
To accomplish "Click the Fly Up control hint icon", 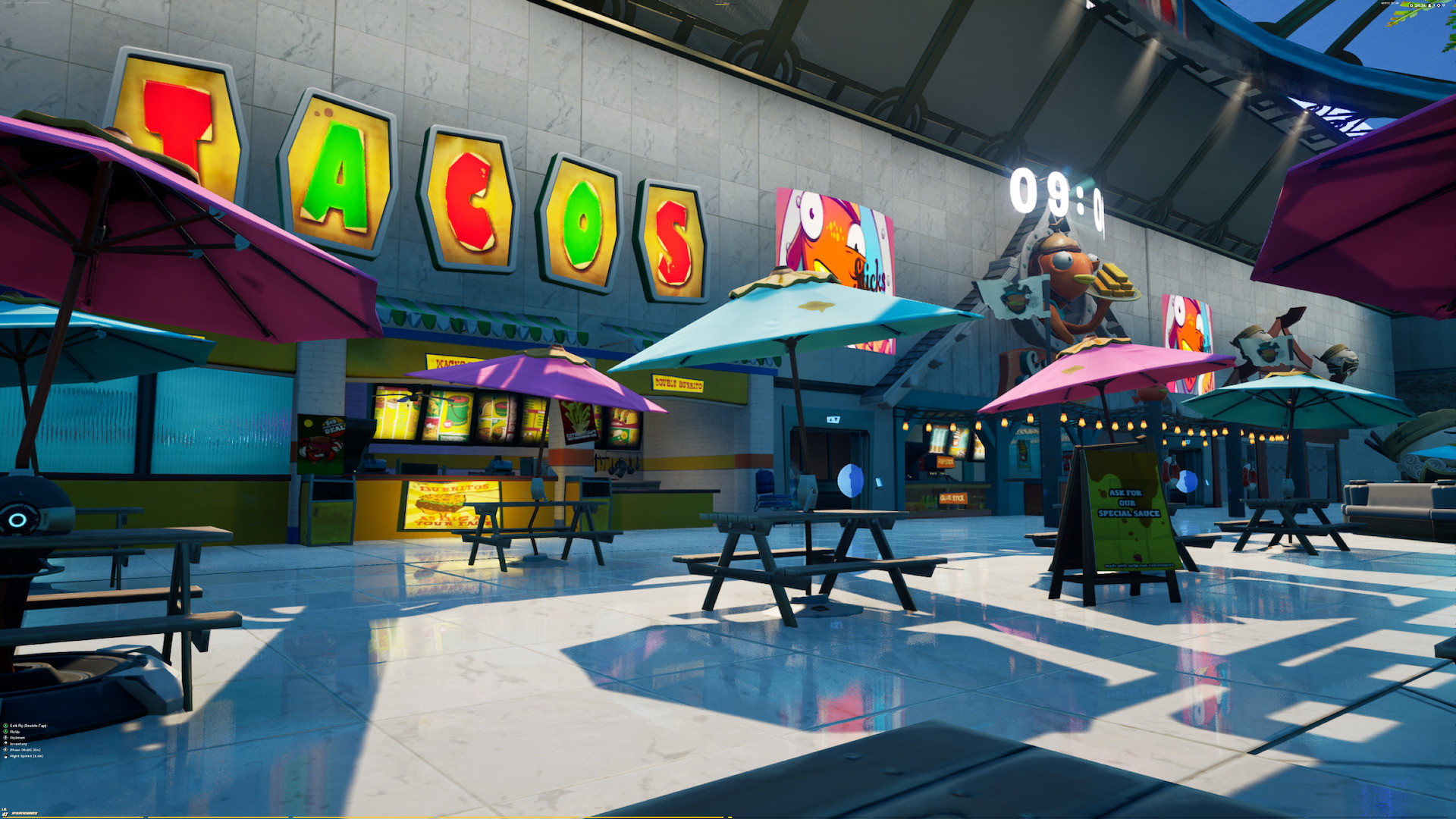I will pos(5,732).
